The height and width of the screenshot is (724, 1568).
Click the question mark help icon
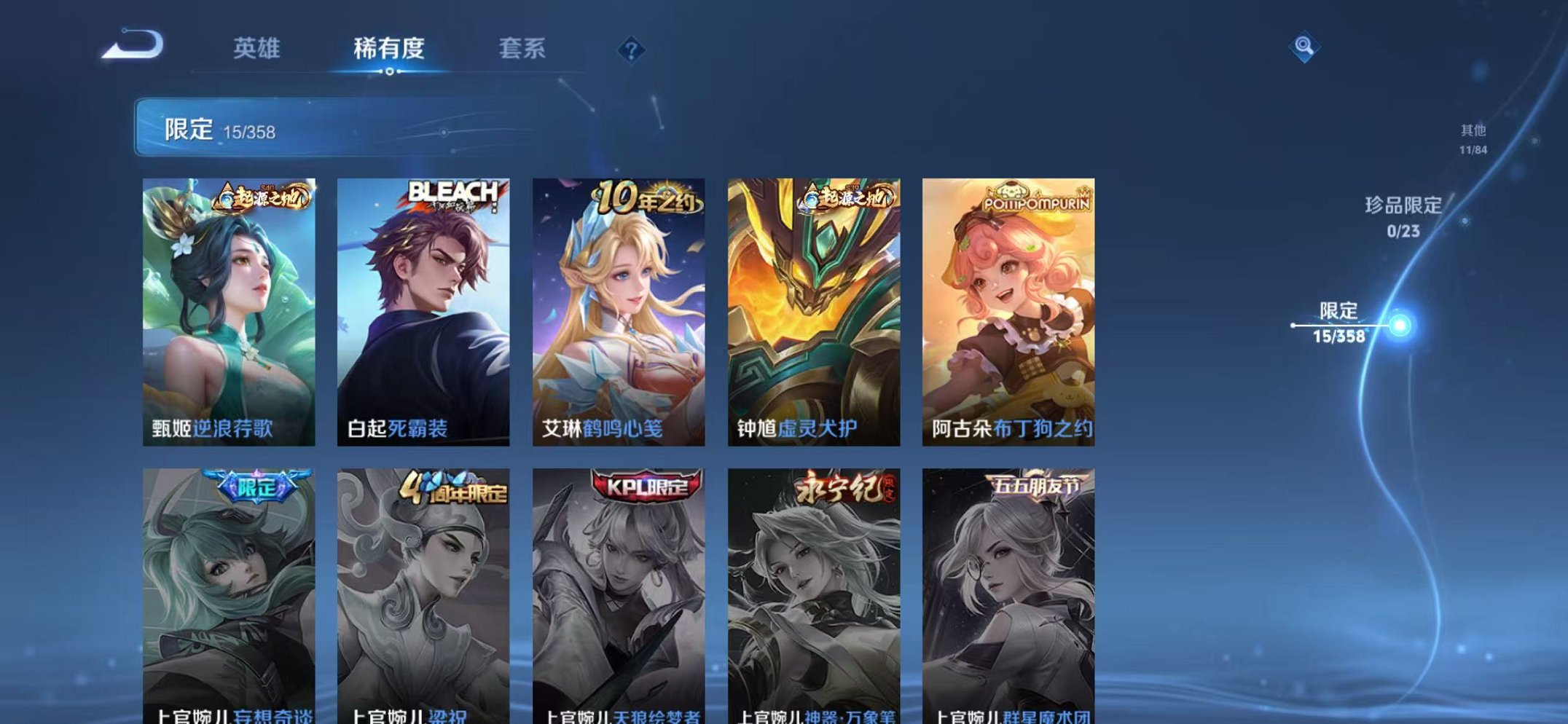coord(631,50)
